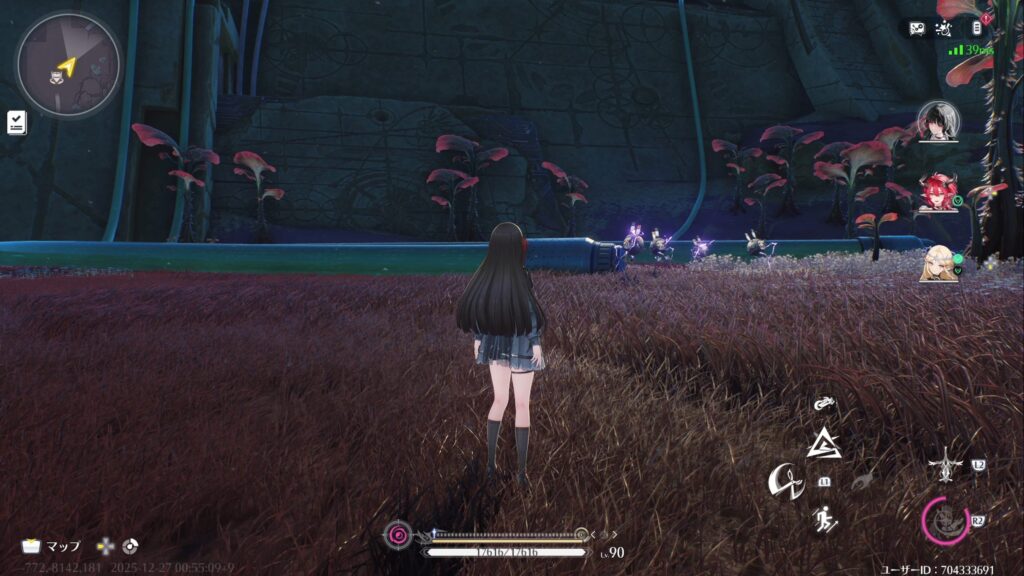Use the faded grappling hook icon
1024x576 pixels.
pyautogui.click(x=861, y=482)
